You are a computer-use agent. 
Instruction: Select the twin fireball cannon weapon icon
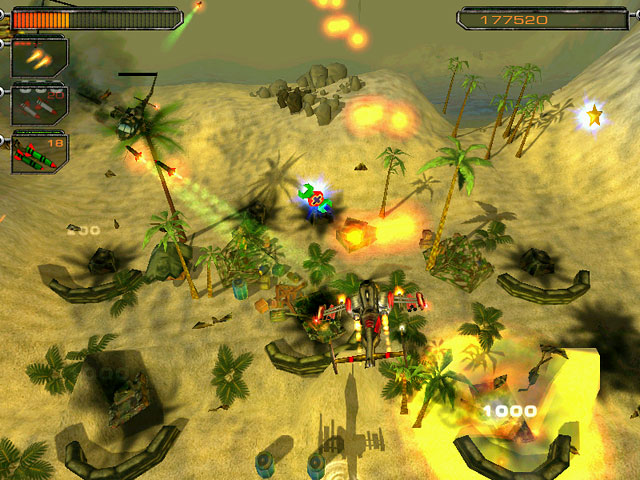pyautogui.click(x=39, y=57)
